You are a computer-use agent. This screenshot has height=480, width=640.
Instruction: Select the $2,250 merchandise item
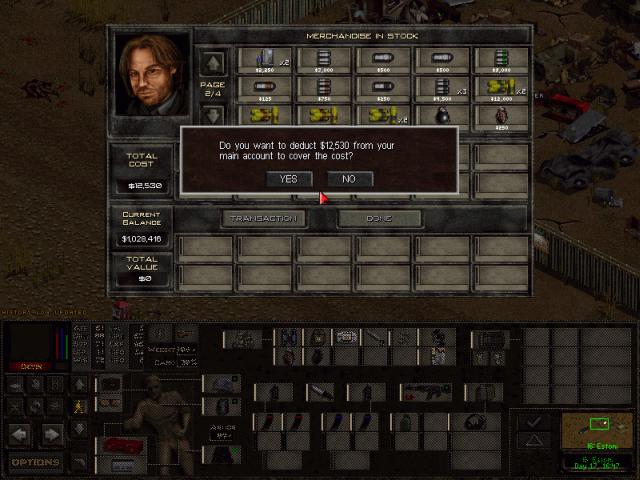click(264, 60)
